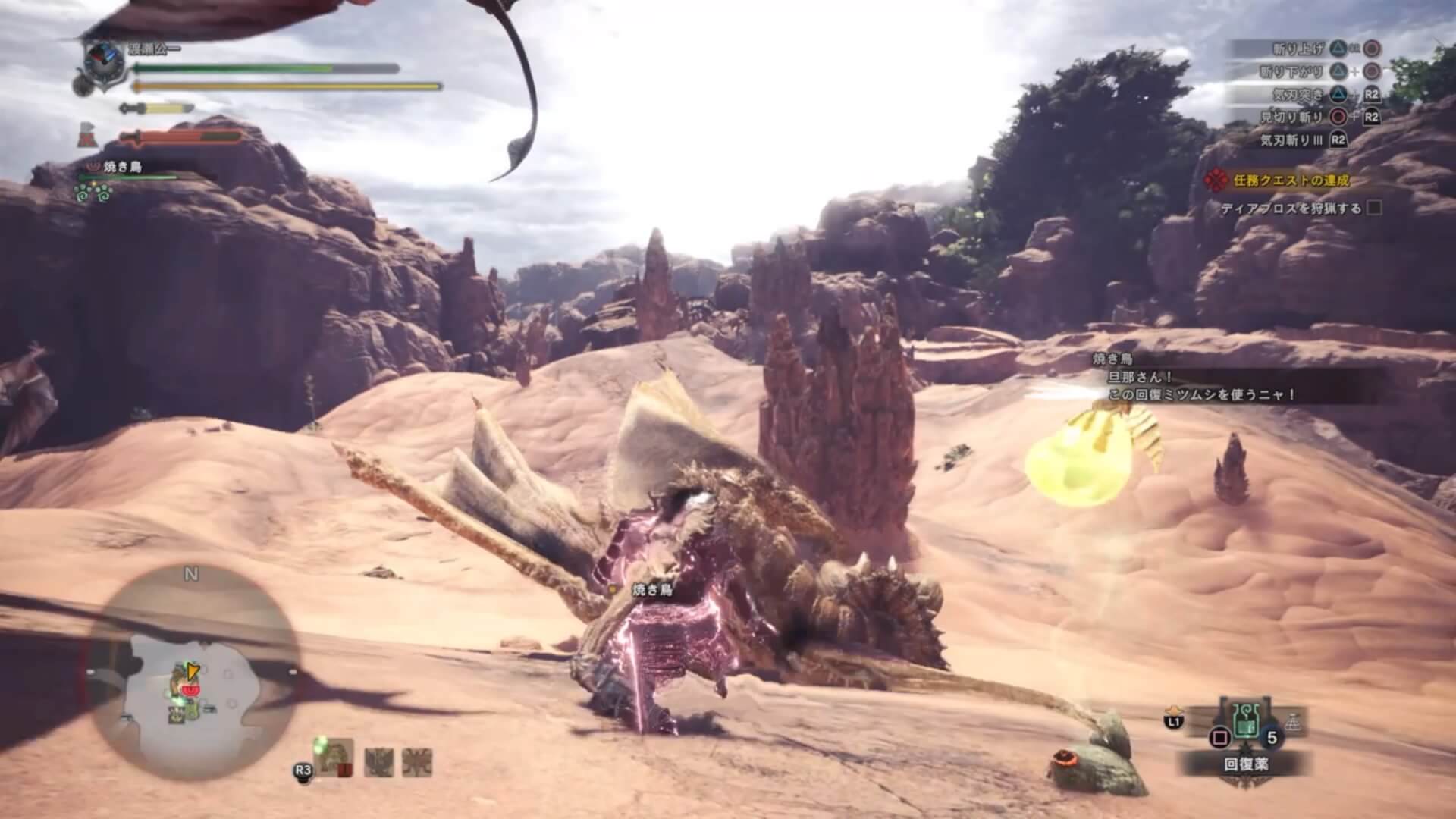Screen dimensions: 1456x819
Task: Select the last monster tracker icon
Action: (416, 761)
